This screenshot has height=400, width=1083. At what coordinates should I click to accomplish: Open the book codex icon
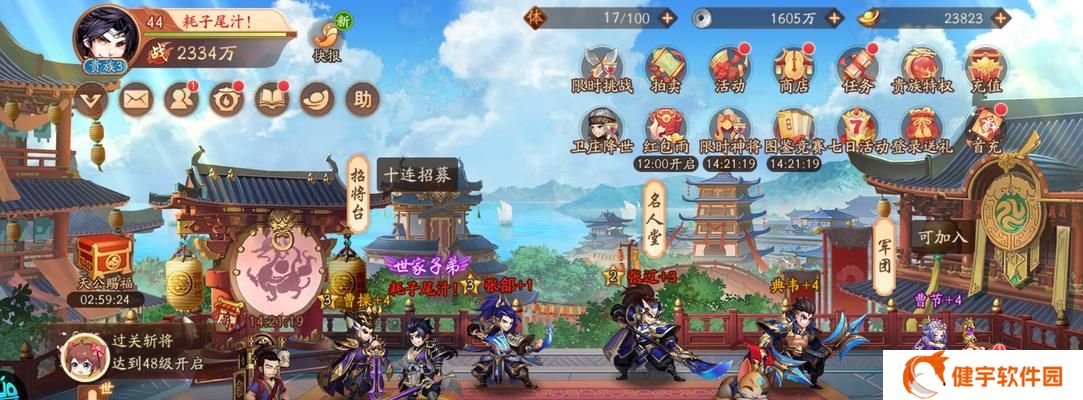(x=272, y=99)
